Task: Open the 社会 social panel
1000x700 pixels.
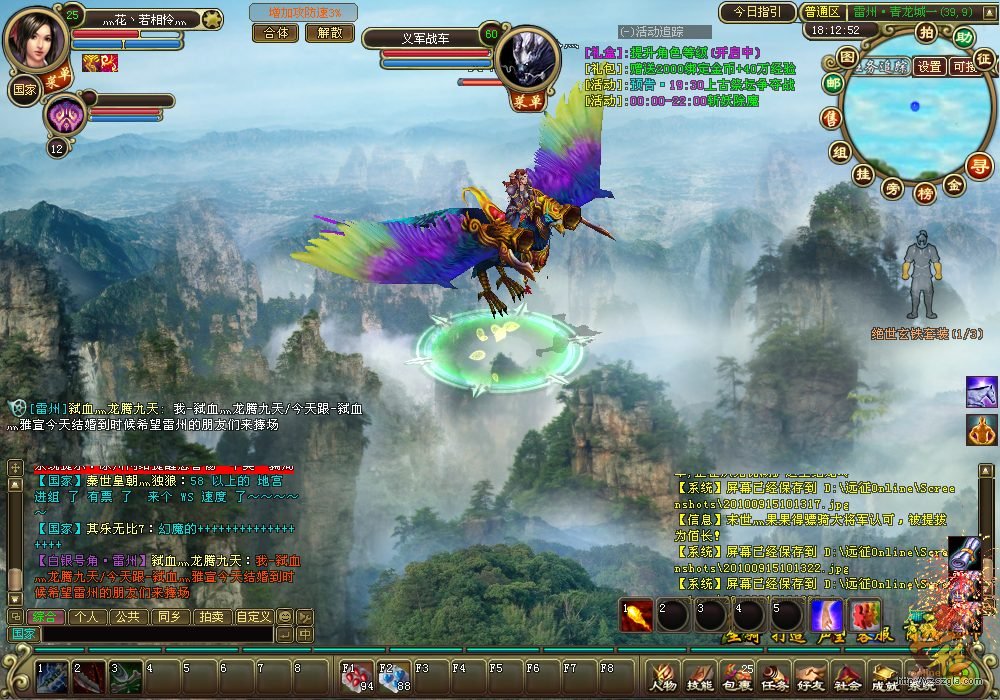Action: tap(846, 677)
